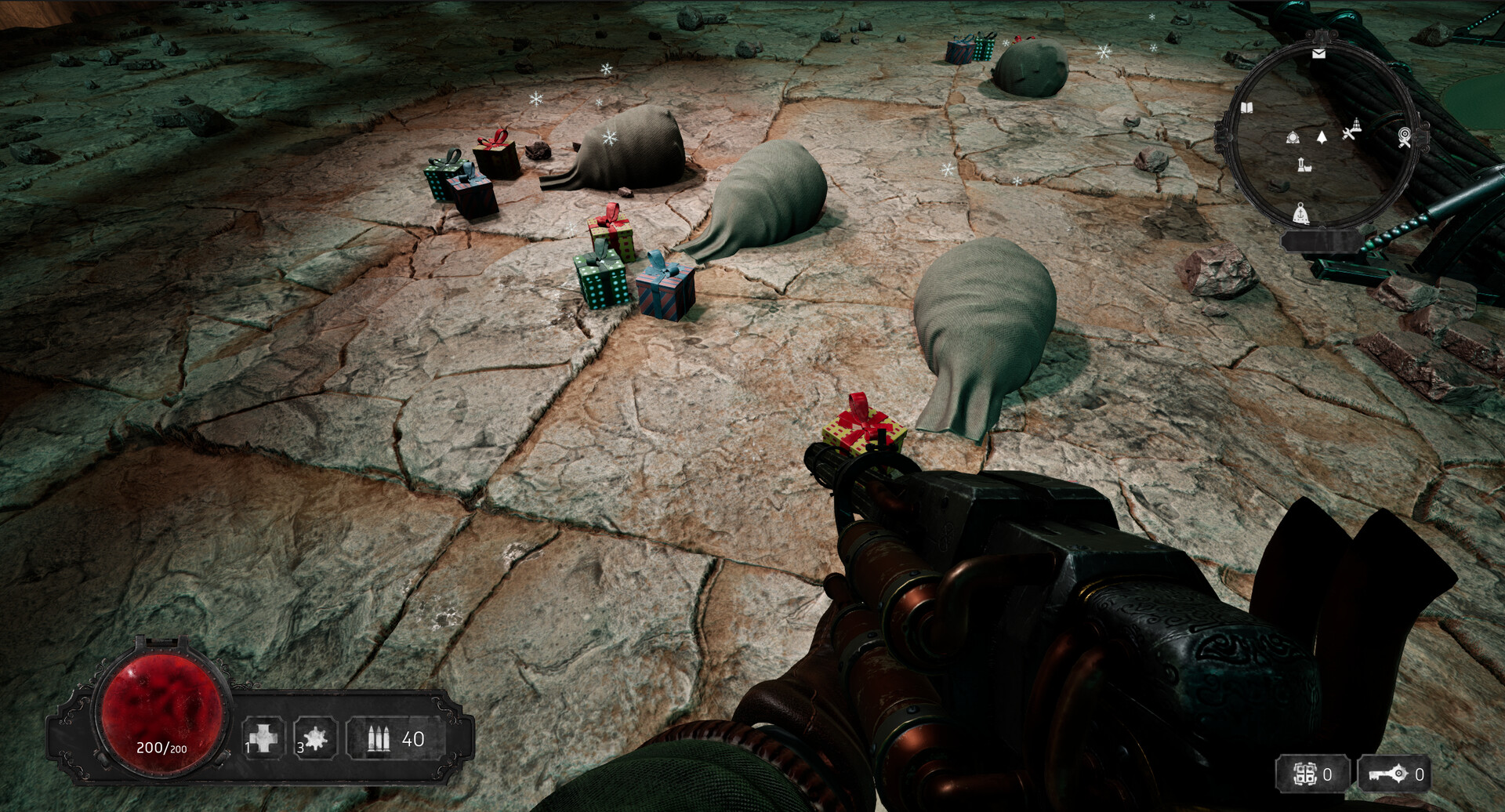Screen dimensions: 1505x812
Task: Select the target and wrench minimap marker
Action: [x=1405, y=138]
